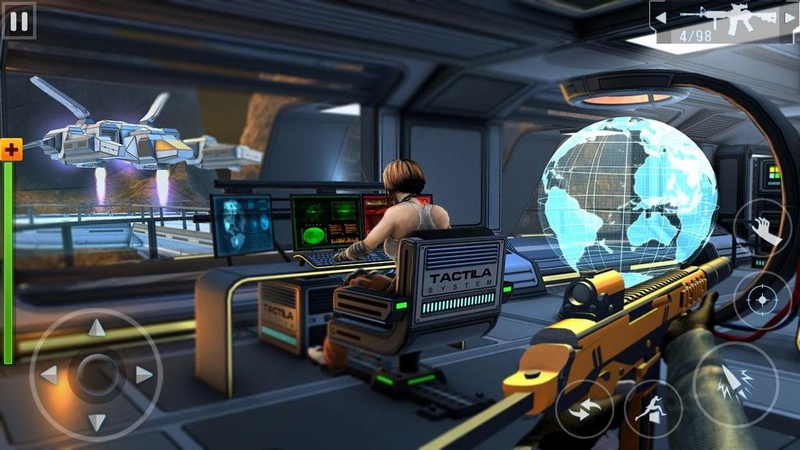Pause the game with the pause button
800x450 pixels.
[18, 19]
